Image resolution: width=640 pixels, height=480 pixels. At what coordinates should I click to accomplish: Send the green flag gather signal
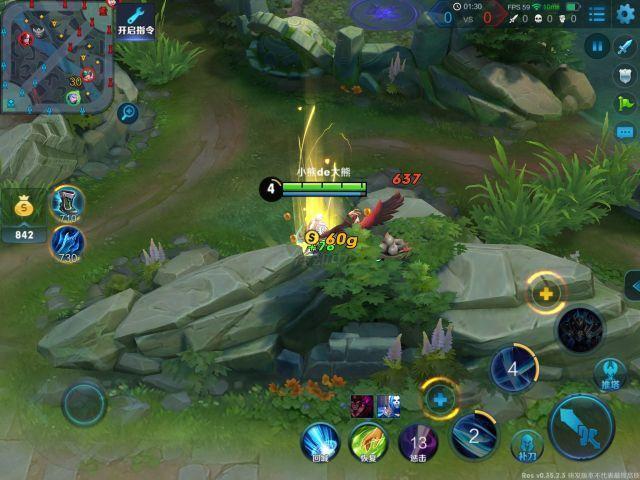[626, 103]
